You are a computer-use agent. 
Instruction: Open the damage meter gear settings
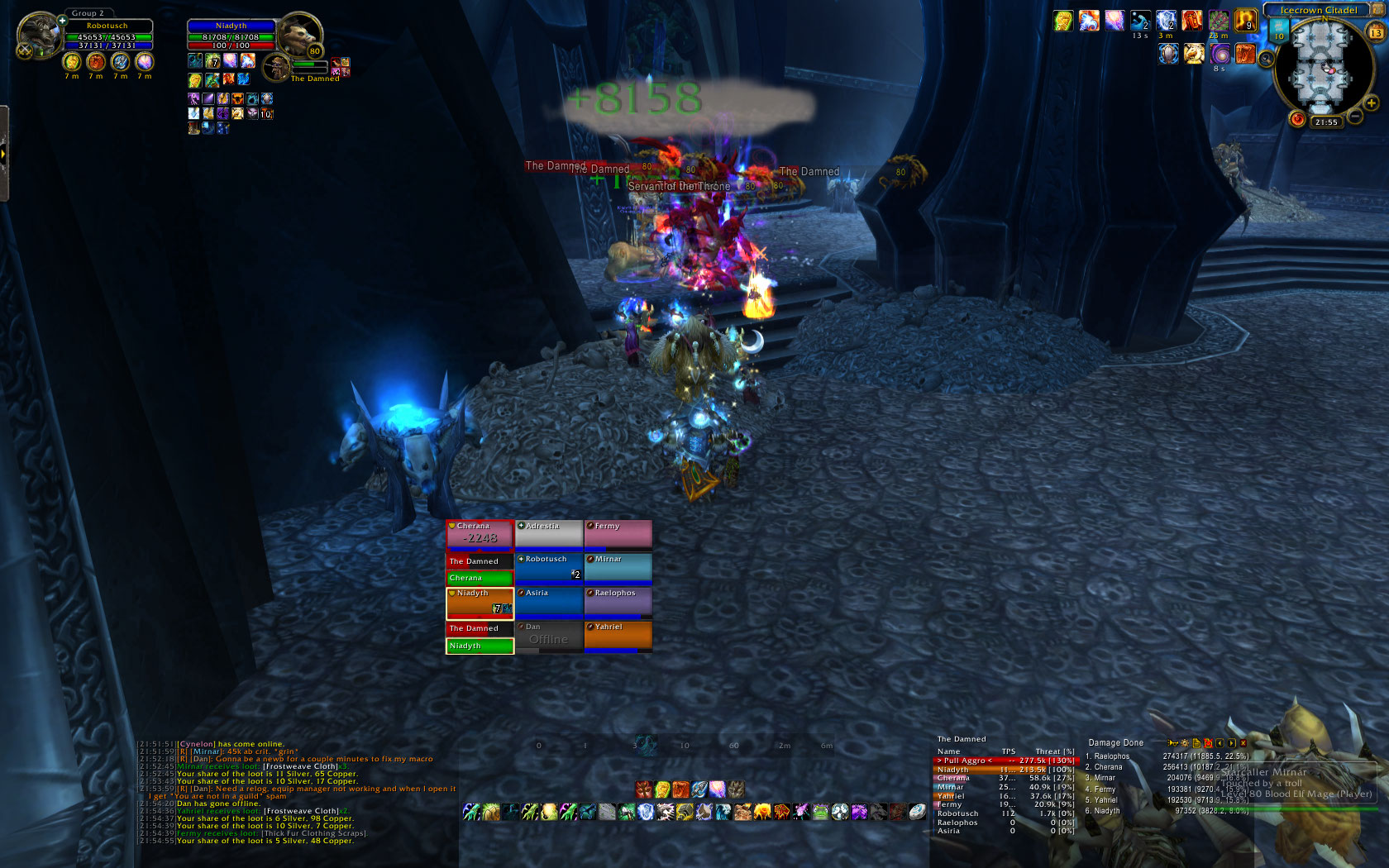pos(1185,743)
